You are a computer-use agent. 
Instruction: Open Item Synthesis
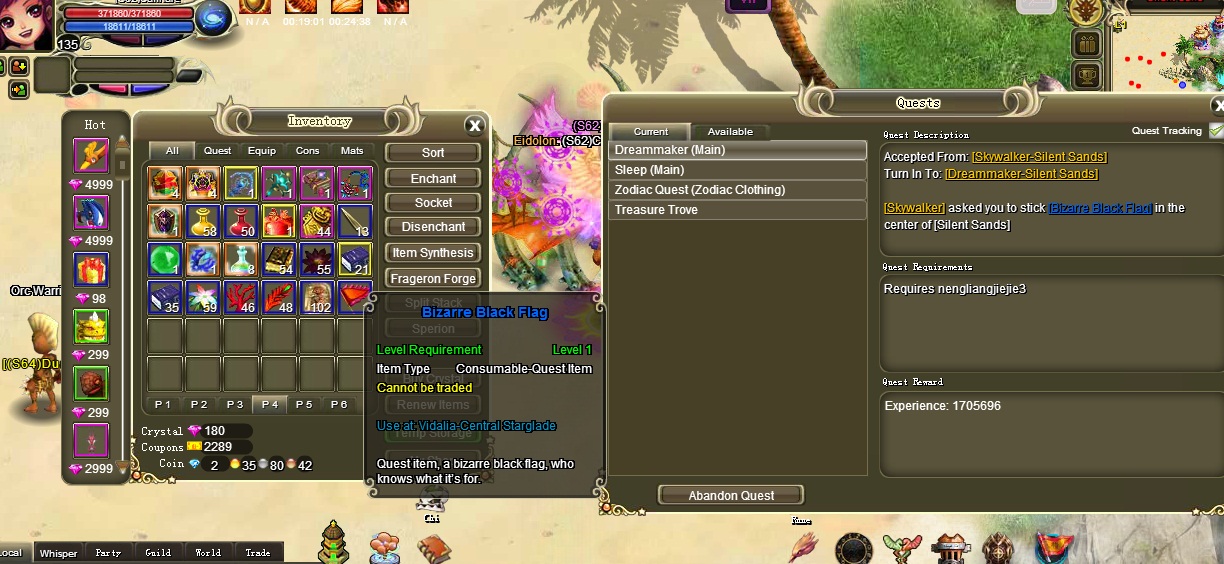pos(433,253)
